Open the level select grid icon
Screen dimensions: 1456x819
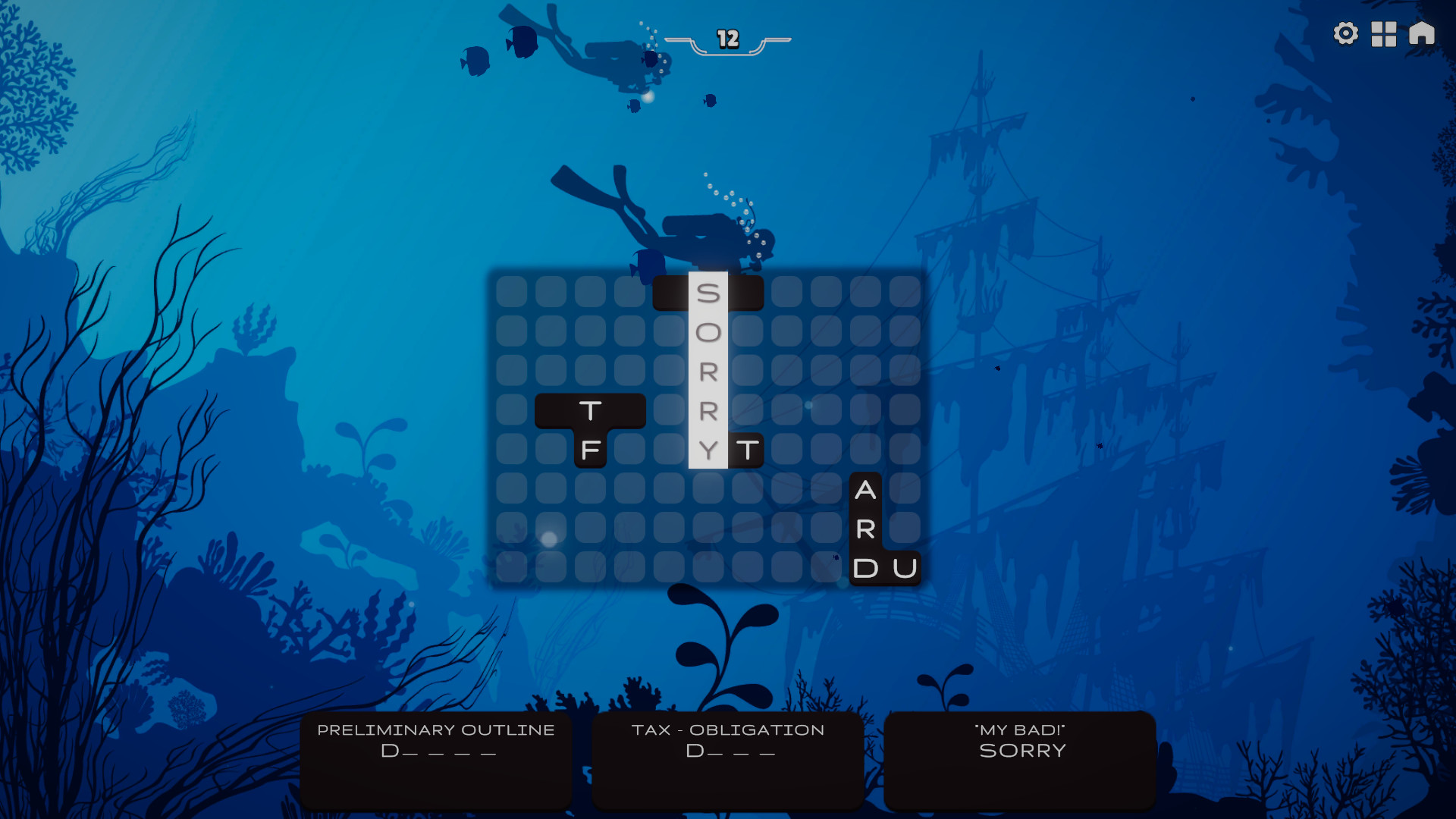click(x=1384, y=33)
